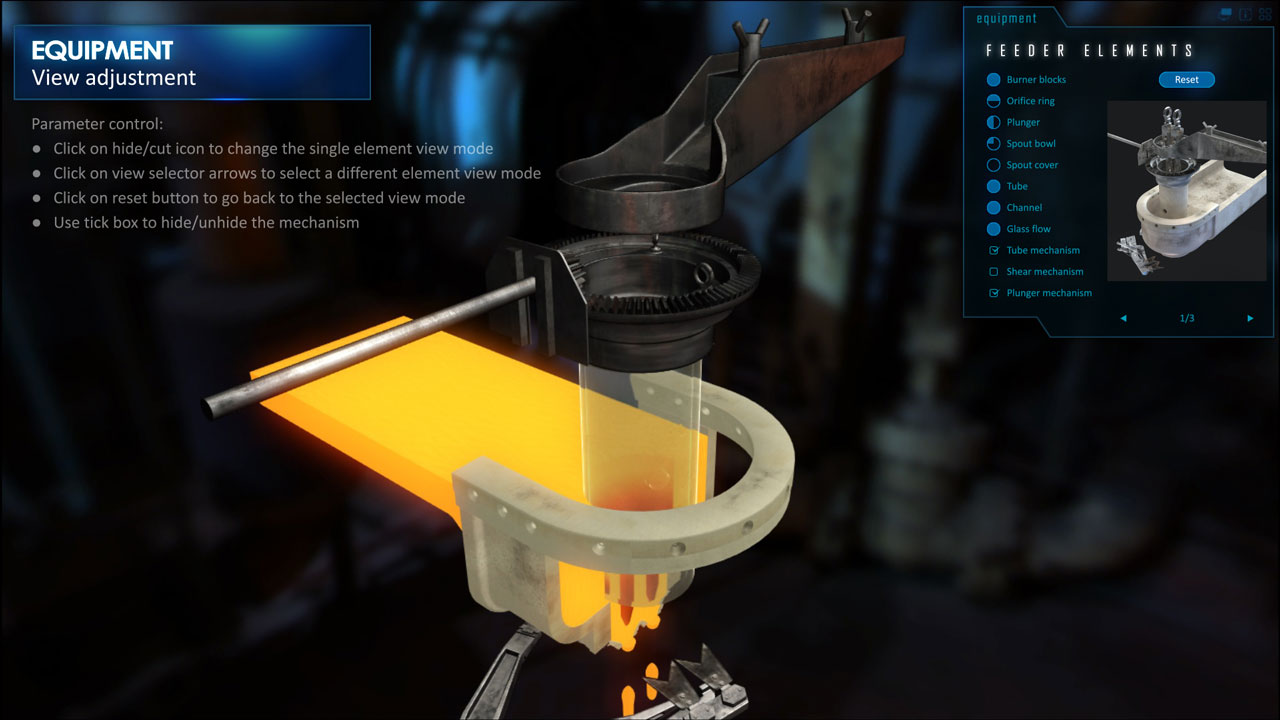Change the Channel element view mode
This screenshot has width=1280, height=720.
(994, 208)
